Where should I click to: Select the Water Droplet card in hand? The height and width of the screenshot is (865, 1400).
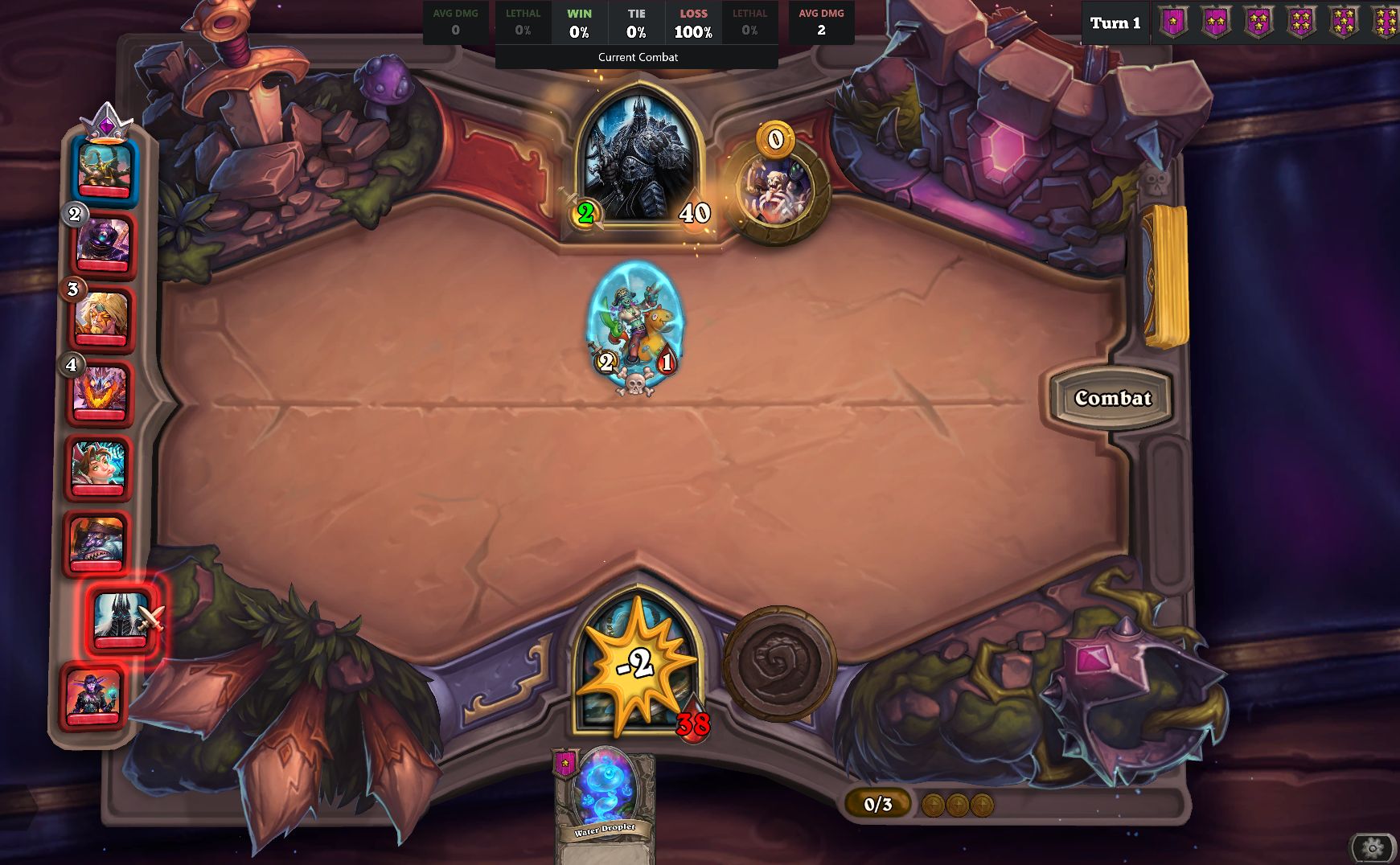604,796
